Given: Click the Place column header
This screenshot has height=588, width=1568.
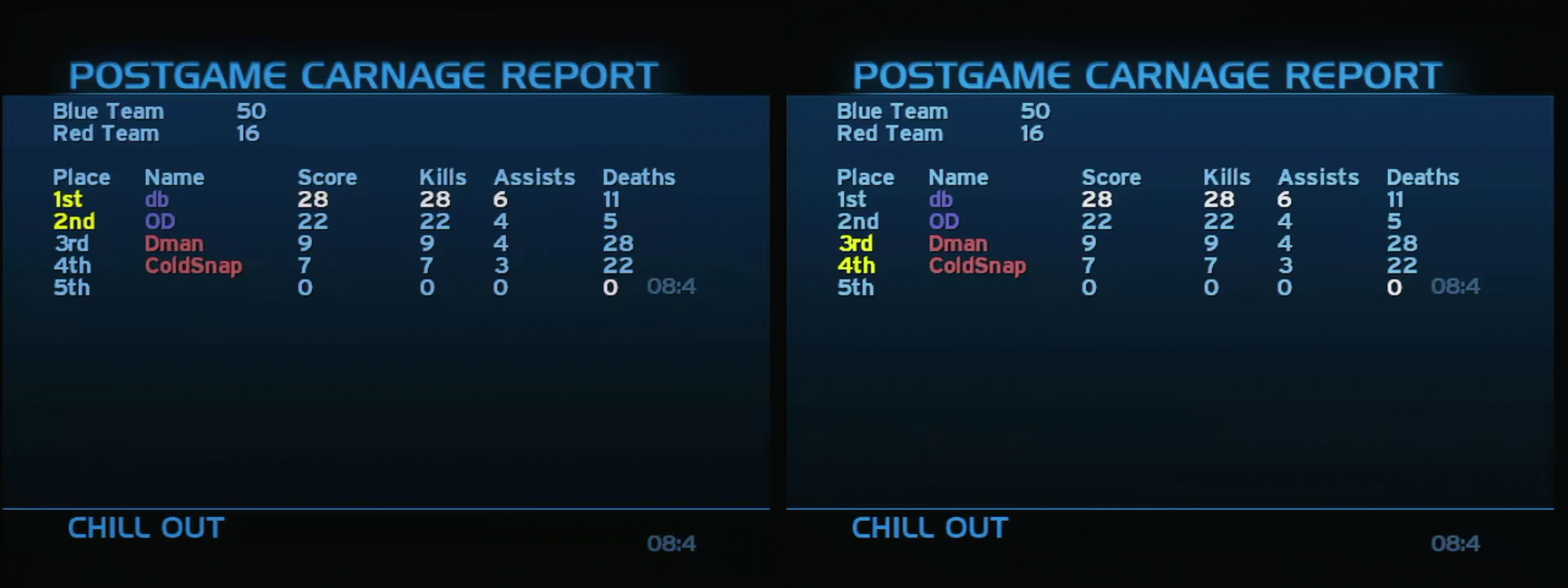Looking at the screenshot, I should [82, 177].
